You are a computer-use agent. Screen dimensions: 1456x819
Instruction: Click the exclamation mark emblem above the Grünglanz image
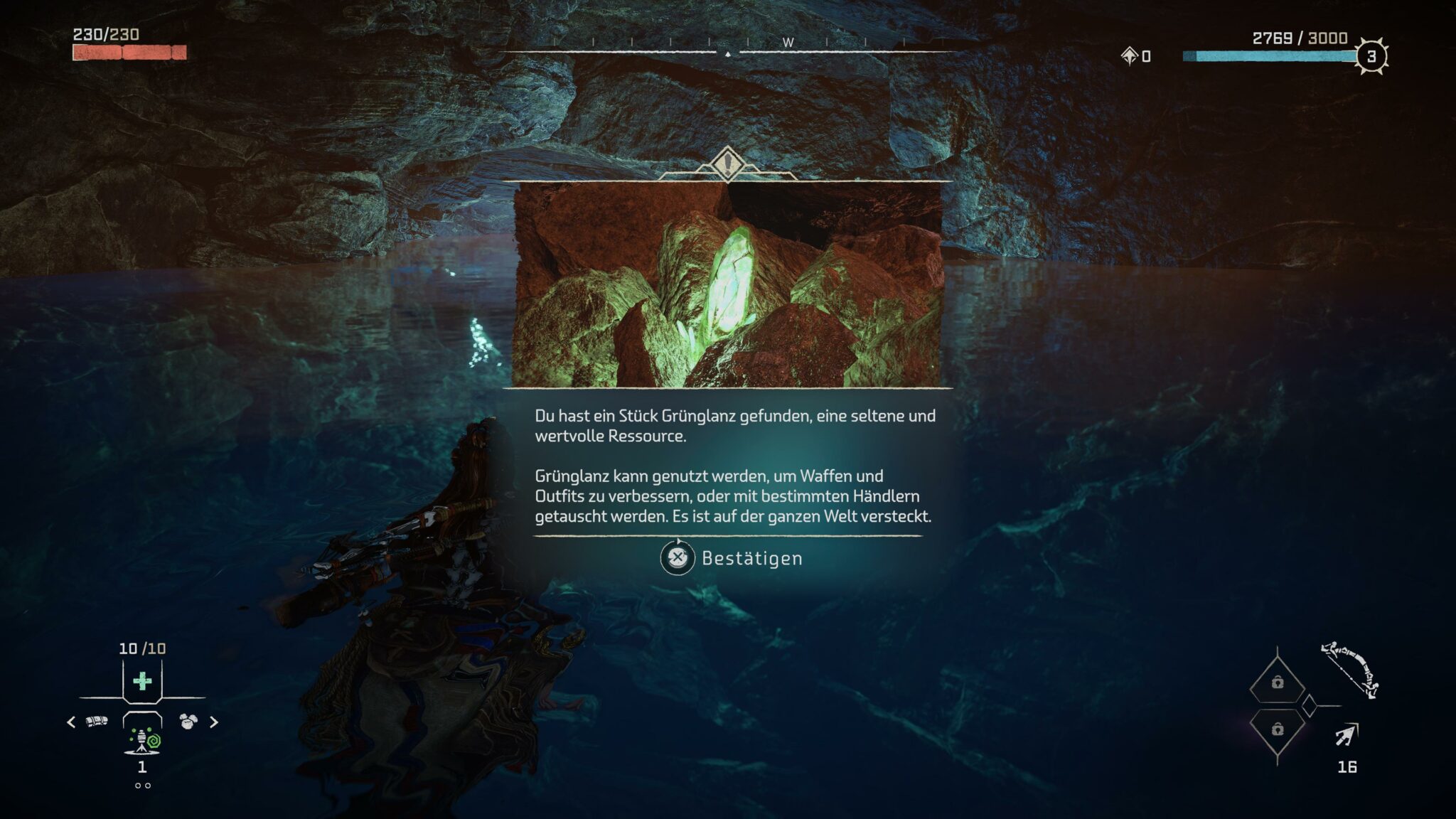click(727, 164)
